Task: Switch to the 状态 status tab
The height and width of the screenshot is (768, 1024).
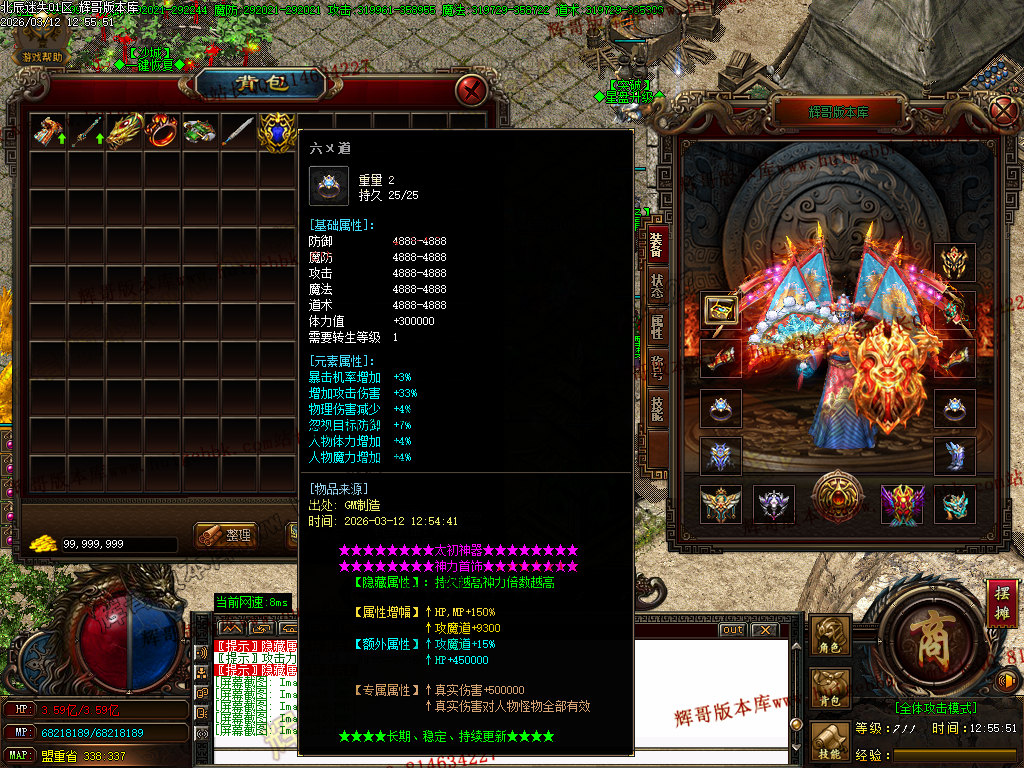Action: (657, 283)
